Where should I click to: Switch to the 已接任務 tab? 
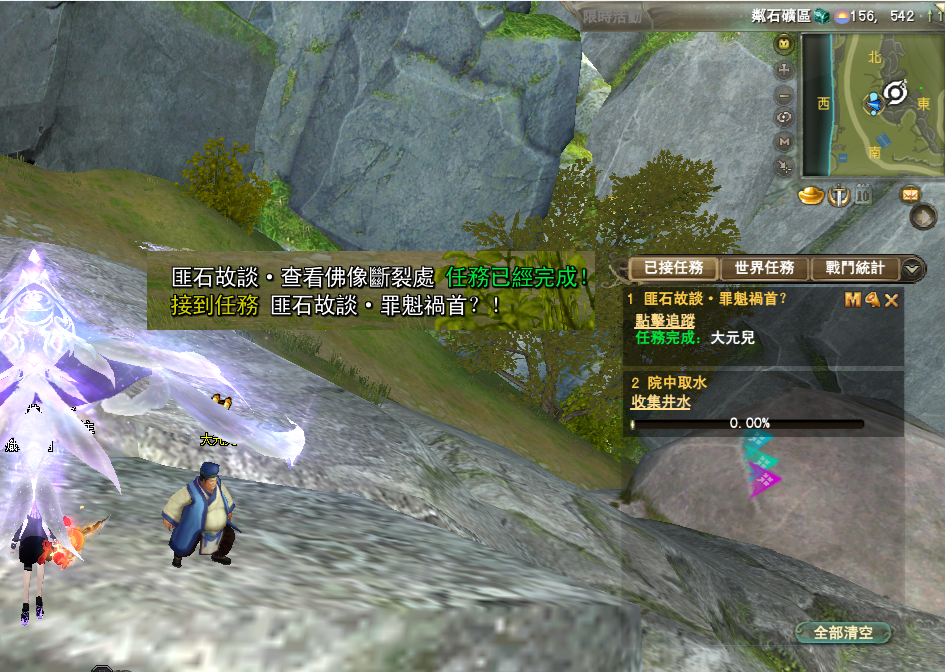coord(673,268)
